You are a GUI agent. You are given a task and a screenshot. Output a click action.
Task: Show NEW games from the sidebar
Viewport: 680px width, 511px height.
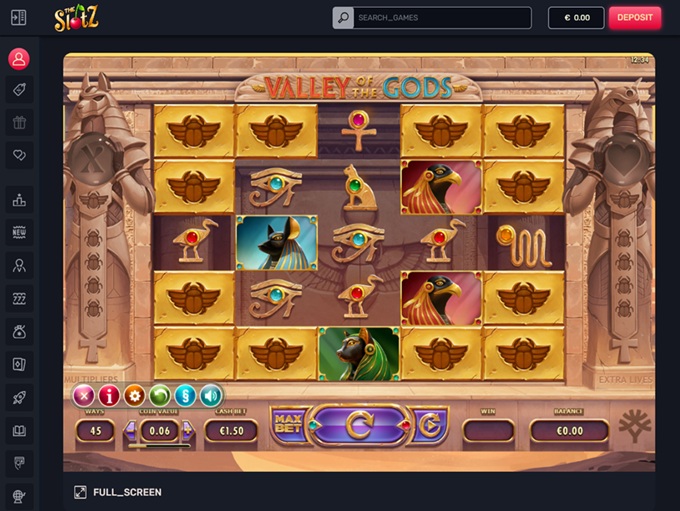coord(19,232)
